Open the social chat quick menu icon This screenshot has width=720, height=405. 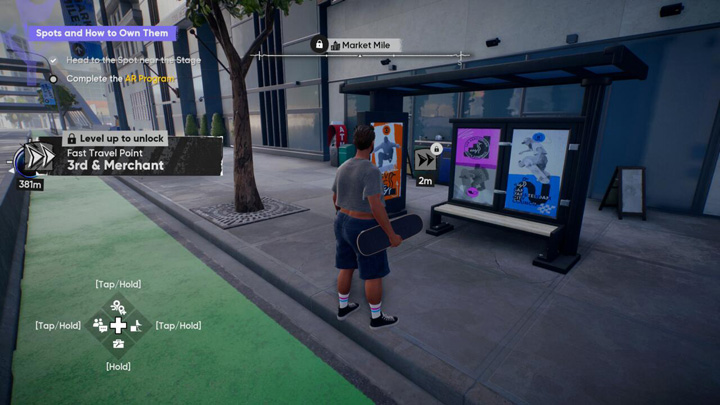tap(99, 325)
